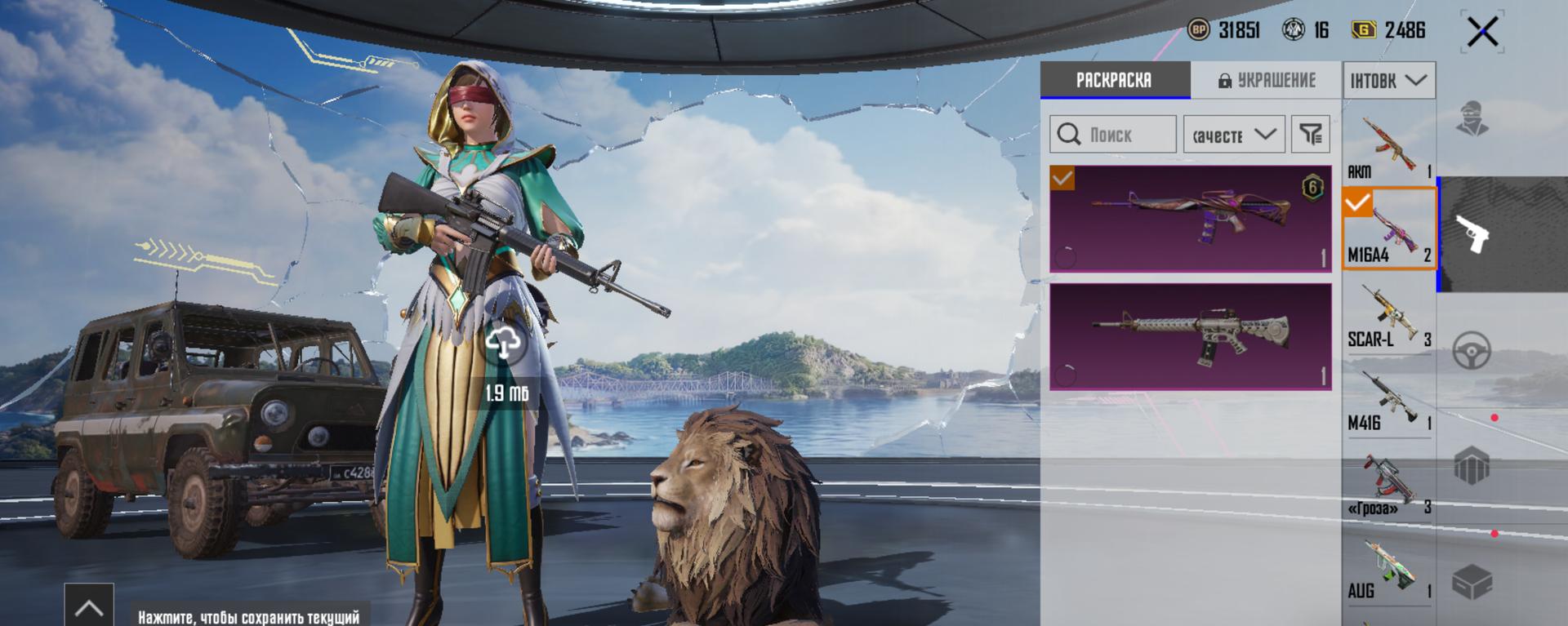This screenshot has width=1568, height=626.
Task: Open the steering wheel vehicle category
Action: [x=1472, y=351]
